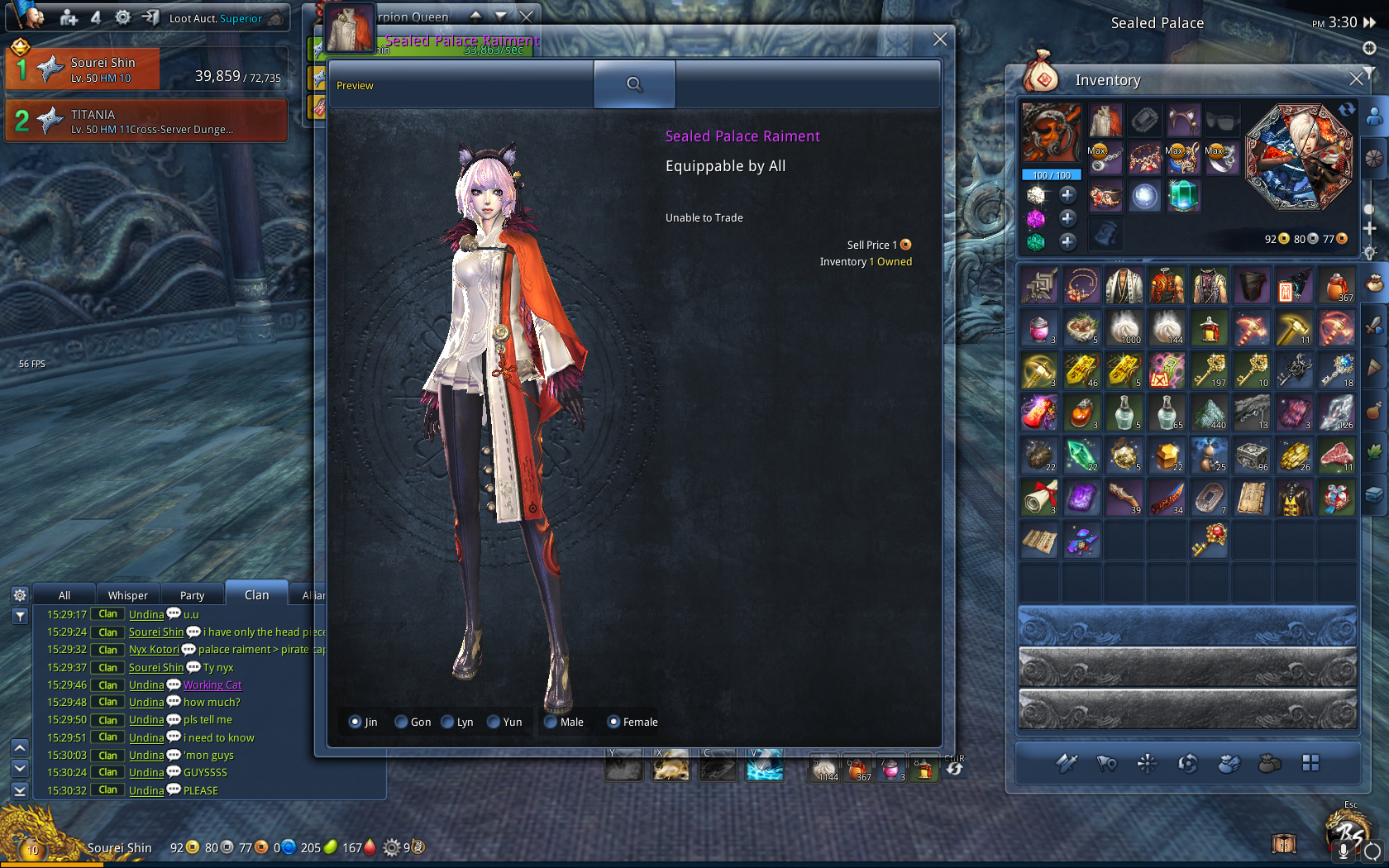Select the Gon race option
The image size is (1389, 868).
tap(402, 722)
